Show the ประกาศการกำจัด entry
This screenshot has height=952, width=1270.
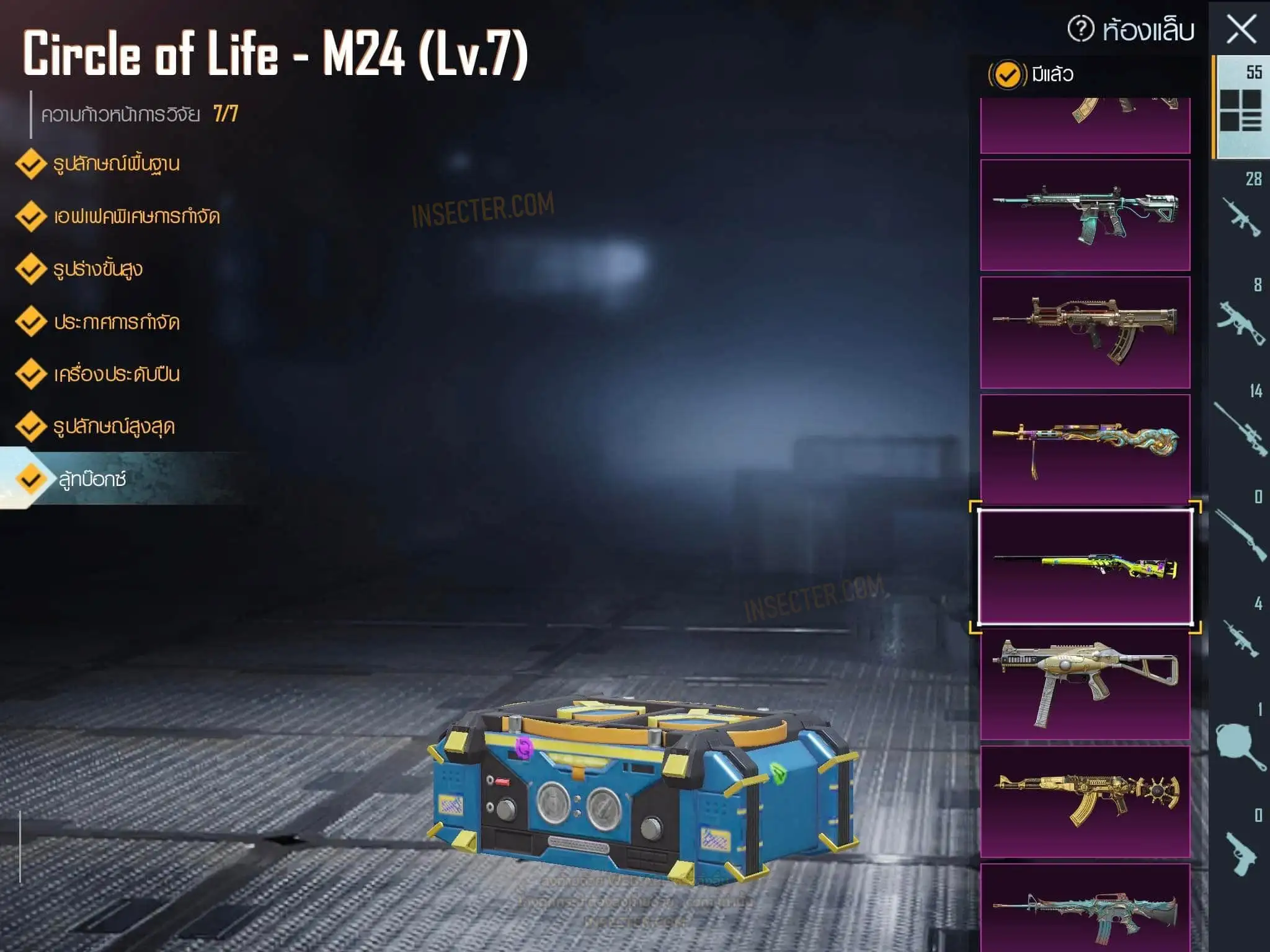point(116,322)
